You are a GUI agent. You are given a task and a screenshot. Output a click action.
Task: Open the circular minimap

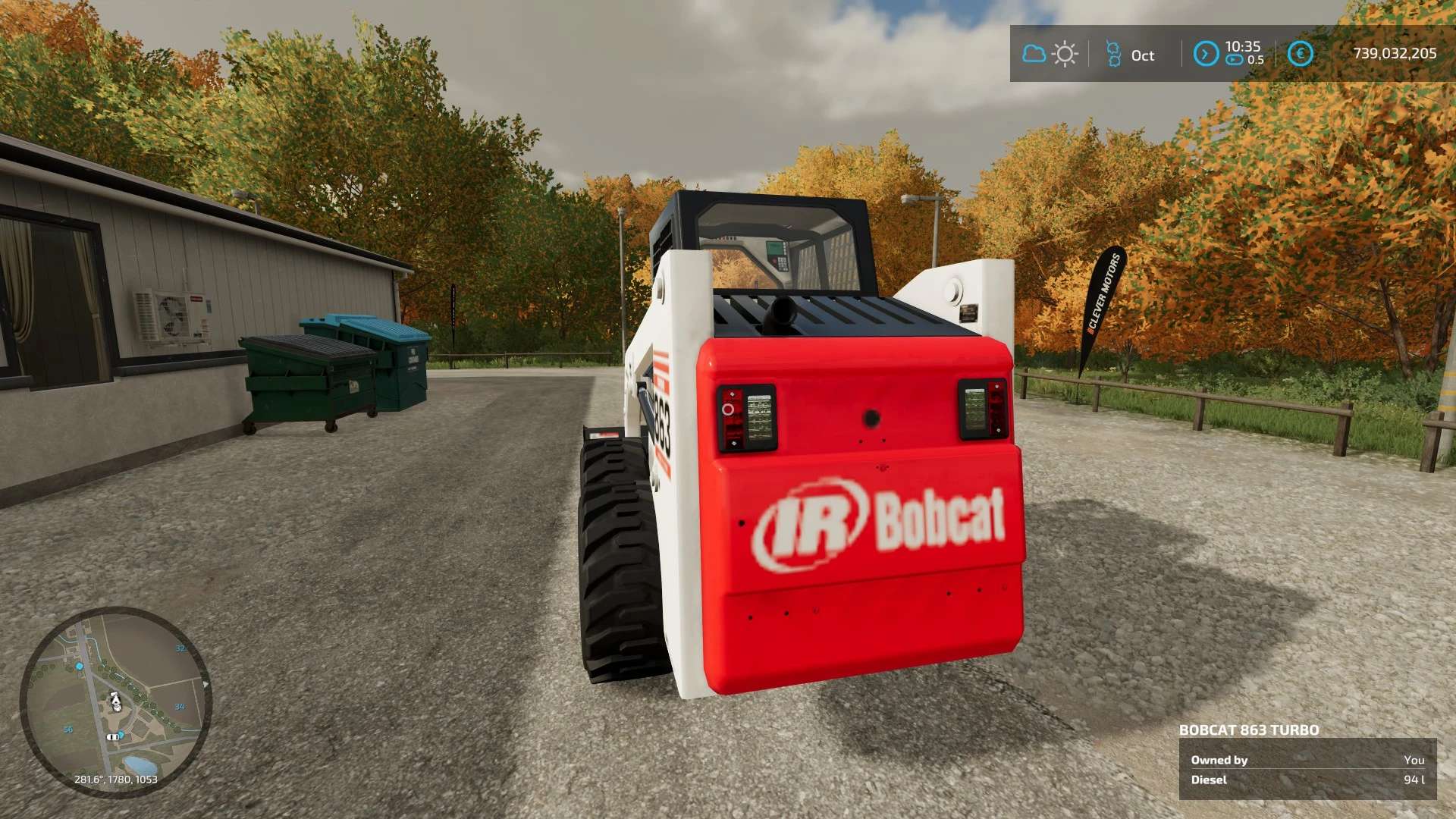pyautogui.click(x=115, y=701)
